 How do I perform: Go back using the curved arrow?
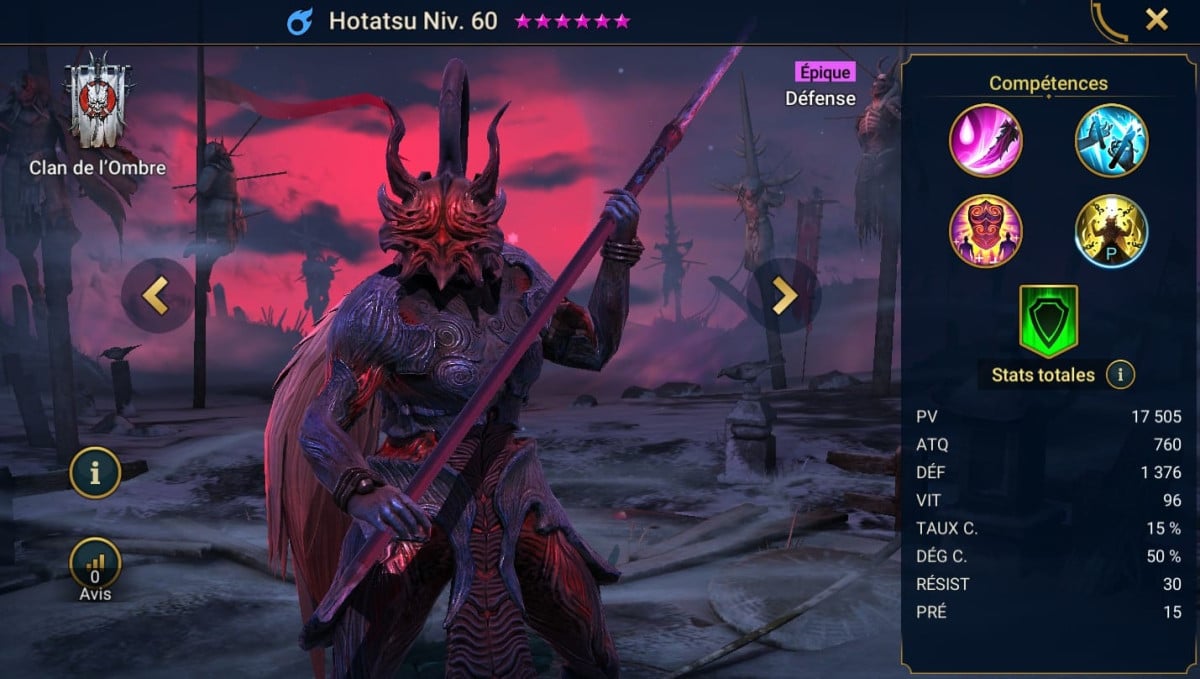1109,20
